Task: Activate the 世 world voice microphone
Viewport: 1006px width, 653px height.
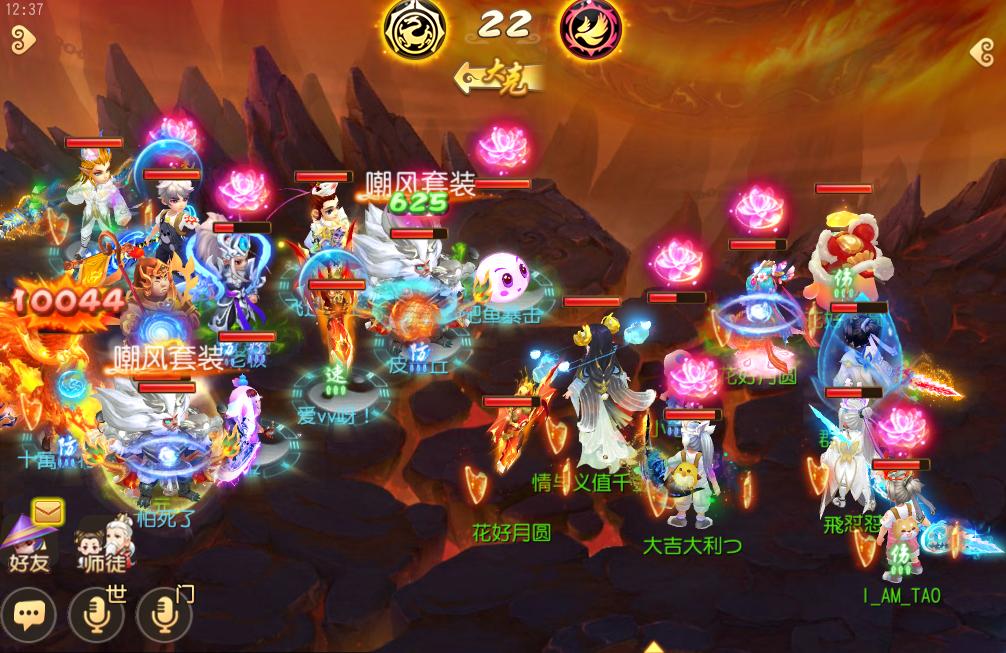Action: click(x=97, y=615)
